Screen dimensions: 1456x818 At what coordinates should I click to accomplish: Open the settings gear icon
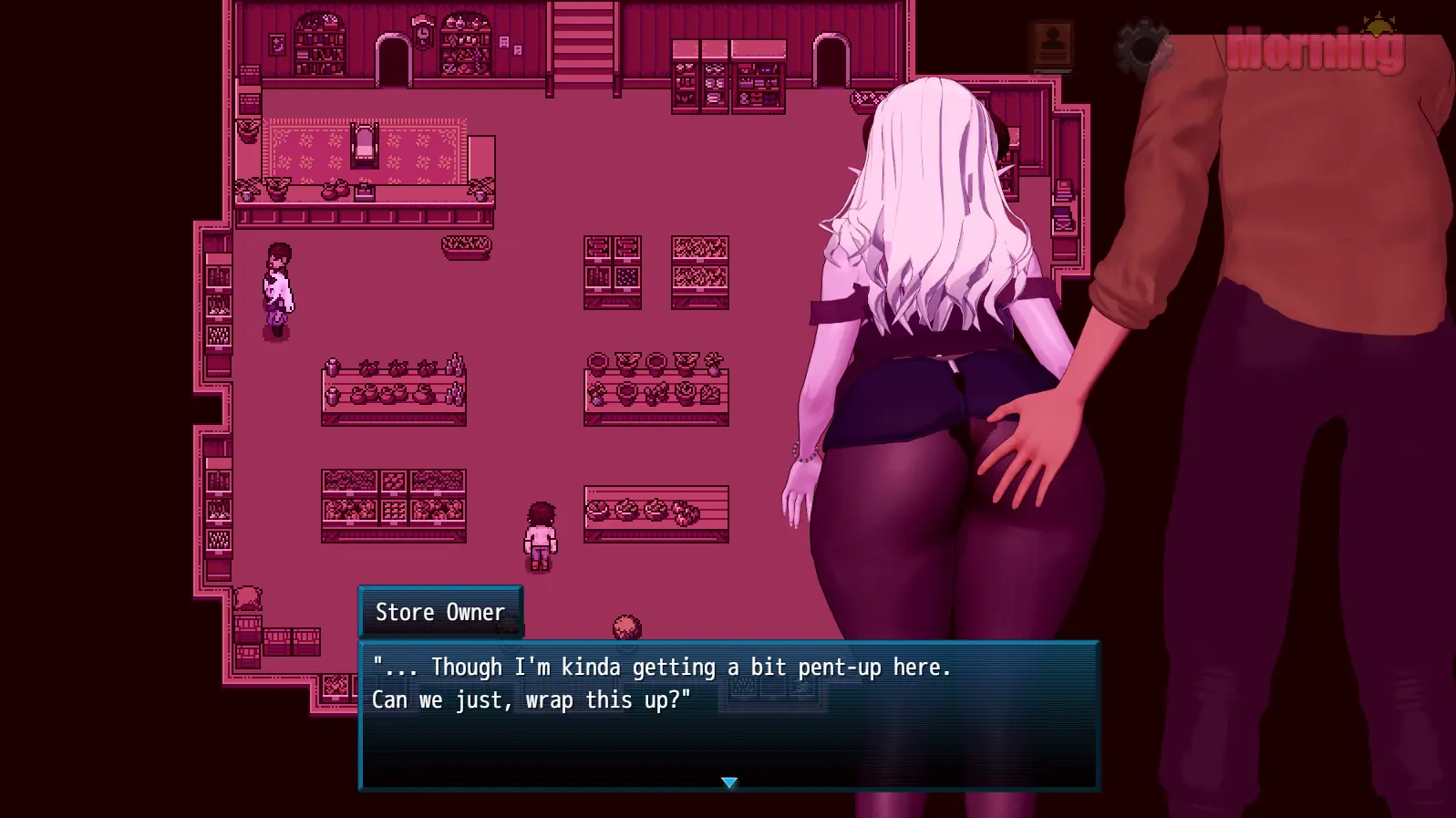(x=1141, y=48)
